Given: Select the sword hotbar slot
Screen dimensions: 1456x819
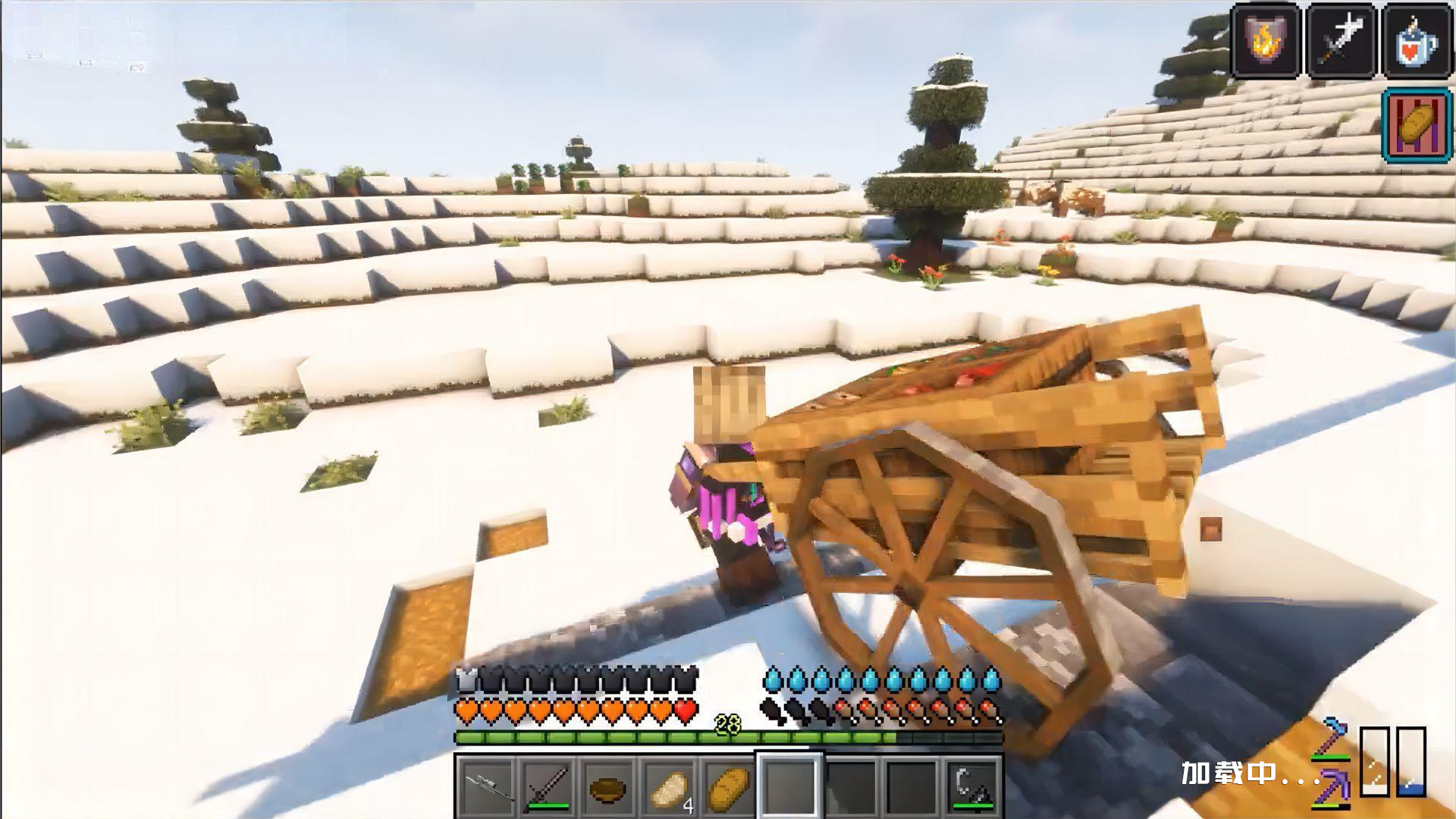Looking at the screenshot, I should point(548,786).
